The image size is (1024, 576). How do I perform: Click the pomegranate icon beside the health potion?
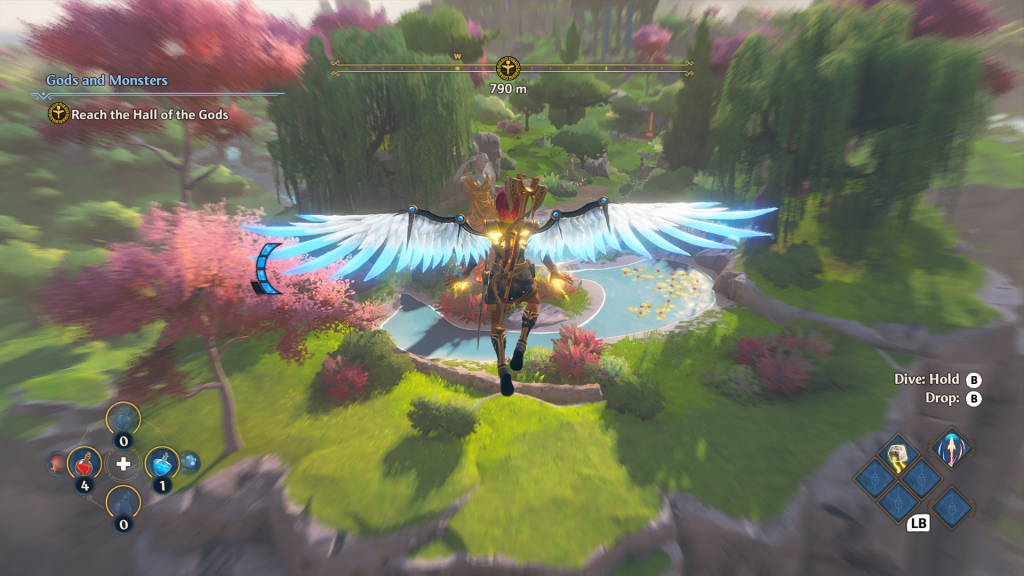tap(57, 463)
